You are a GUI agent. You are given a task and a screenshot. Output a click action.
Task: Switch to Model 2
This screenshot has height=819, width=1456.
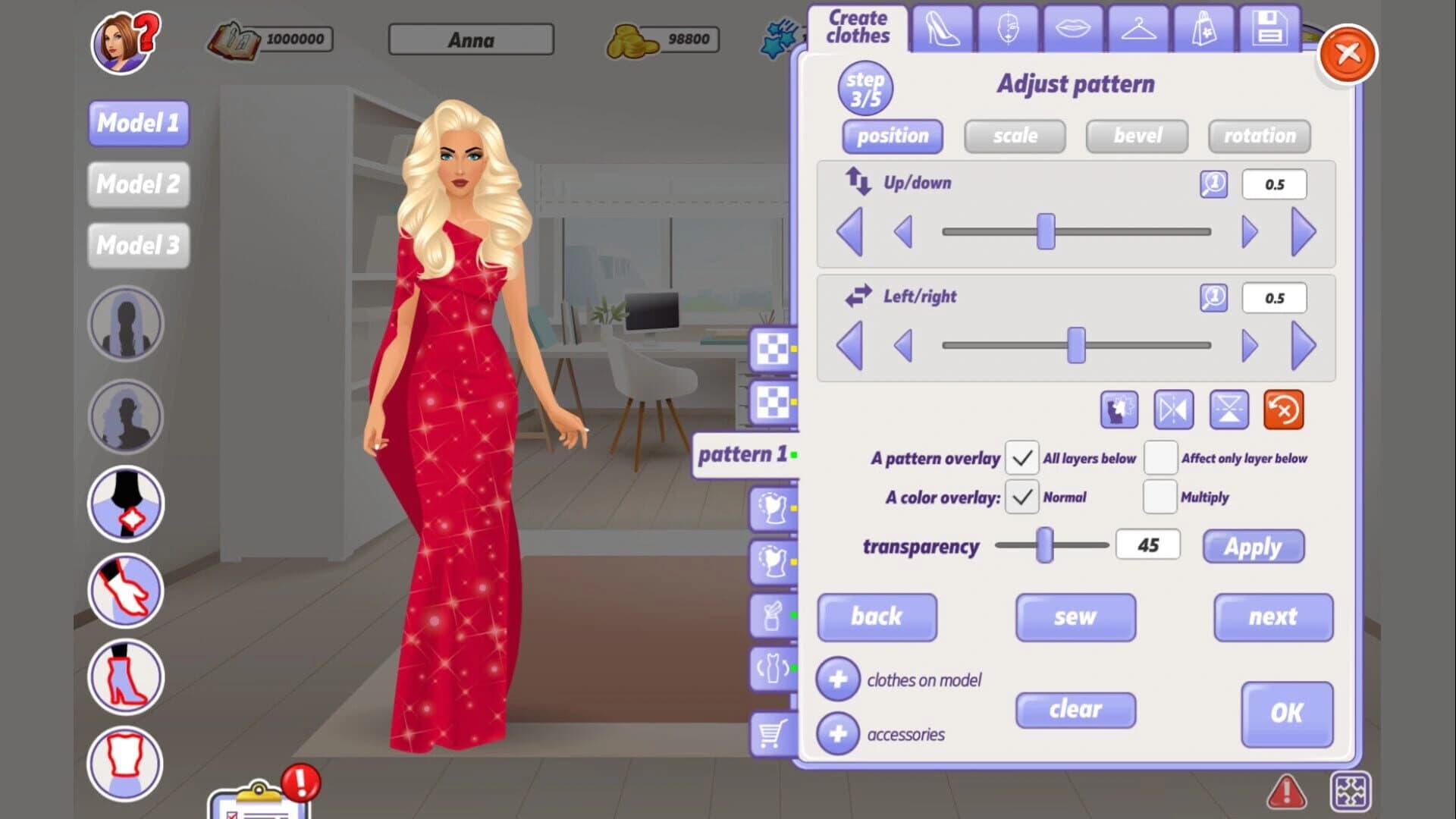(x=138, y=184)
